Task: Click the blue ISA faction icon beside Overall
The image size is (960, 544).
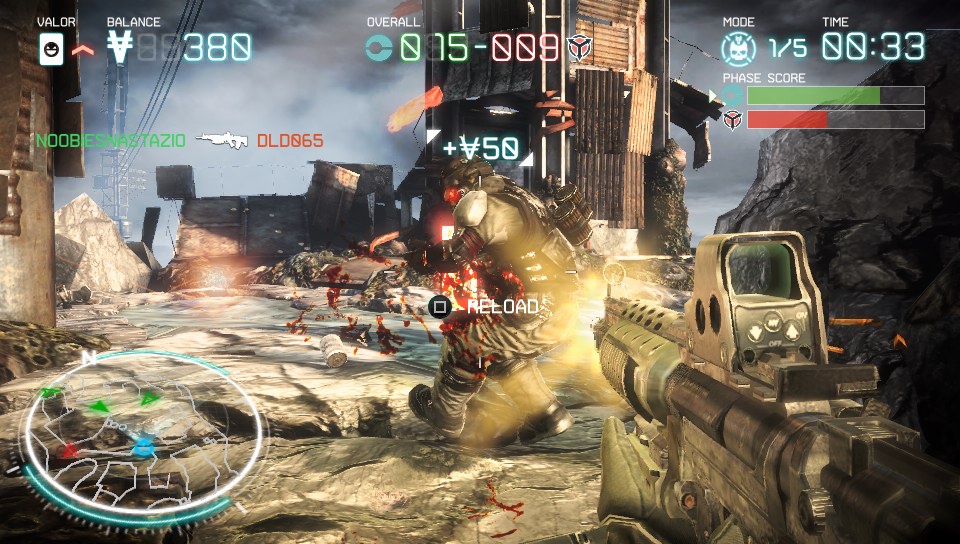Action: click(379, 47)
